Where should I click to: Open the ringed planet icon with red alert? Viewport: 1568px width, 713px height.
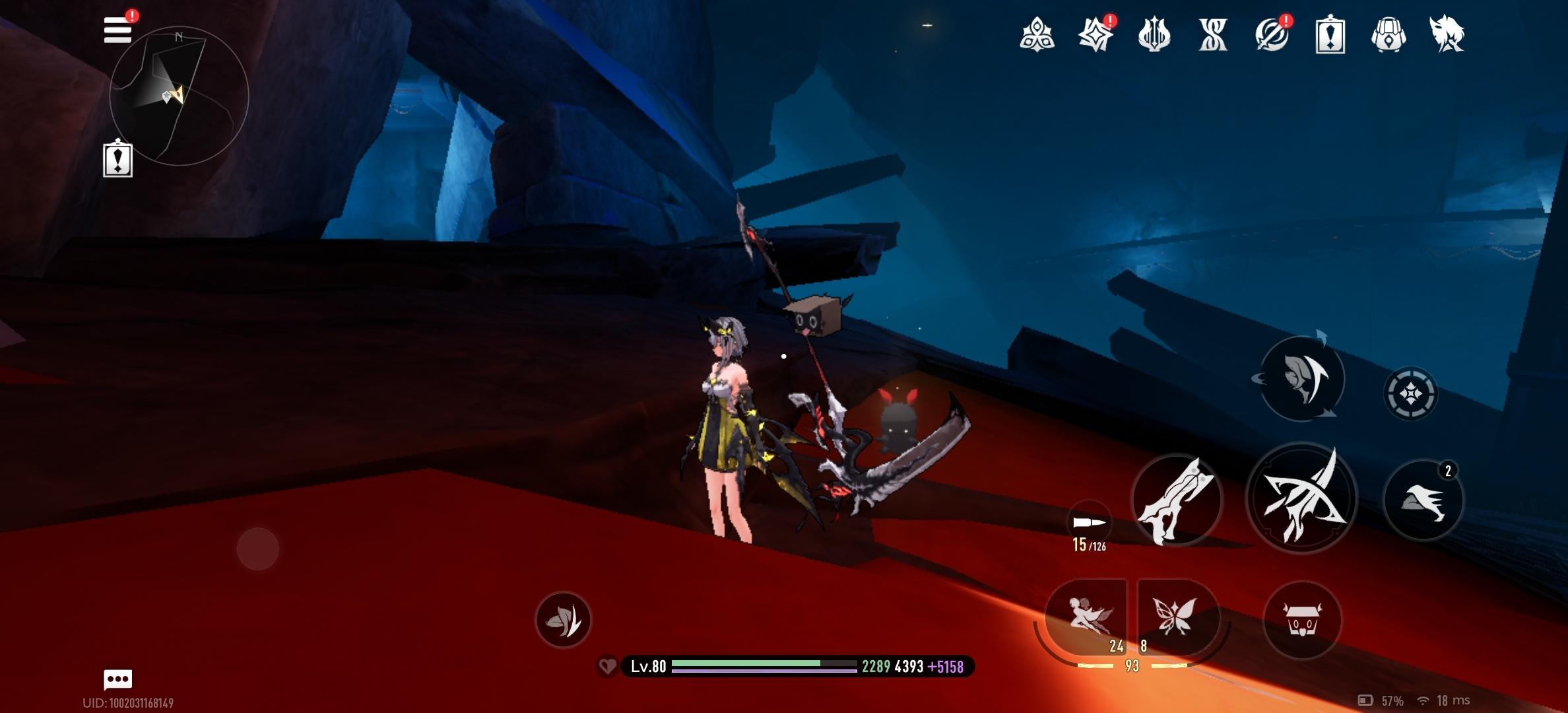click(1272, 34)
